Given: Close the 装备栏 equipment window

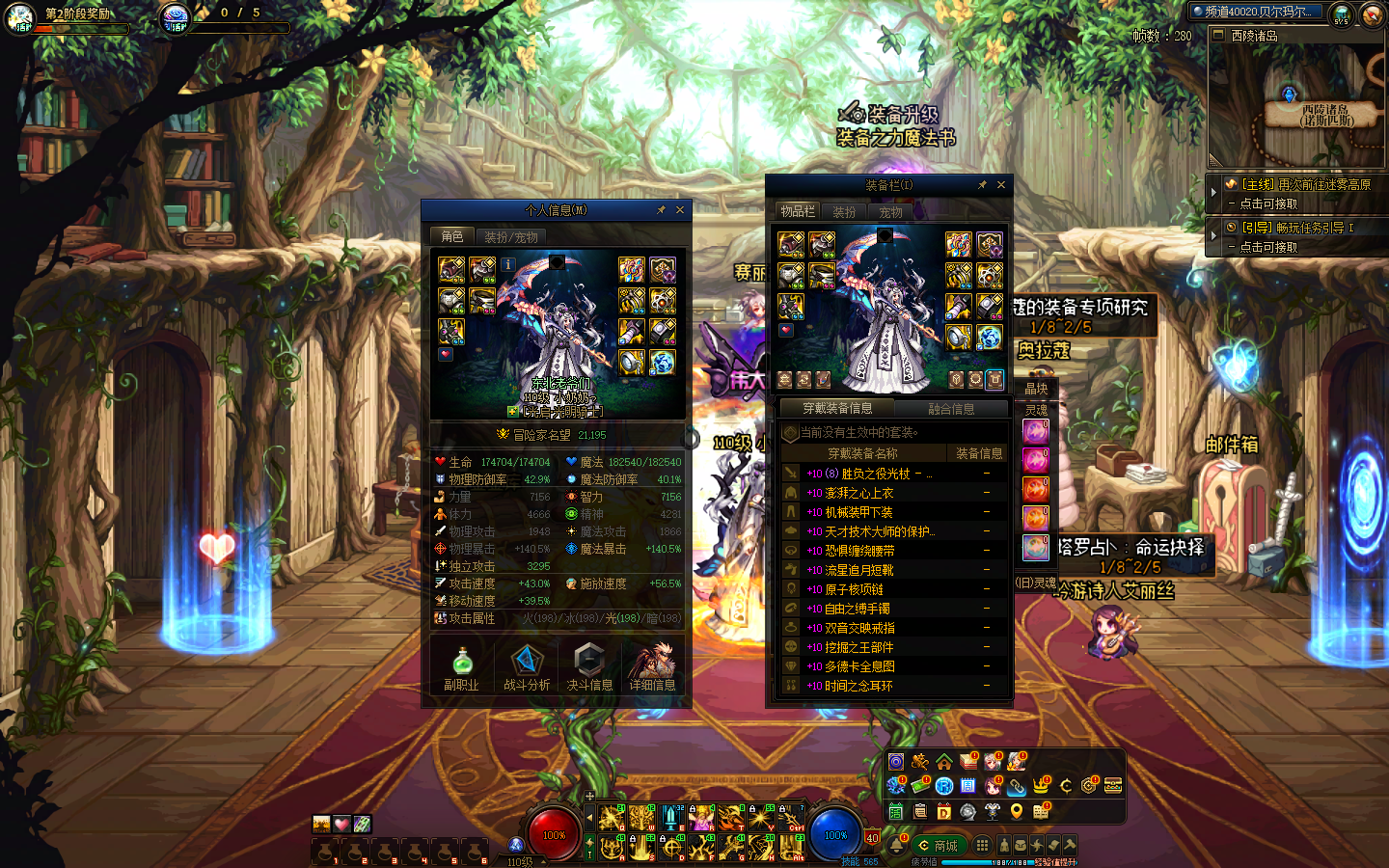Looking at the screenshot, I should click(1001, 185).
